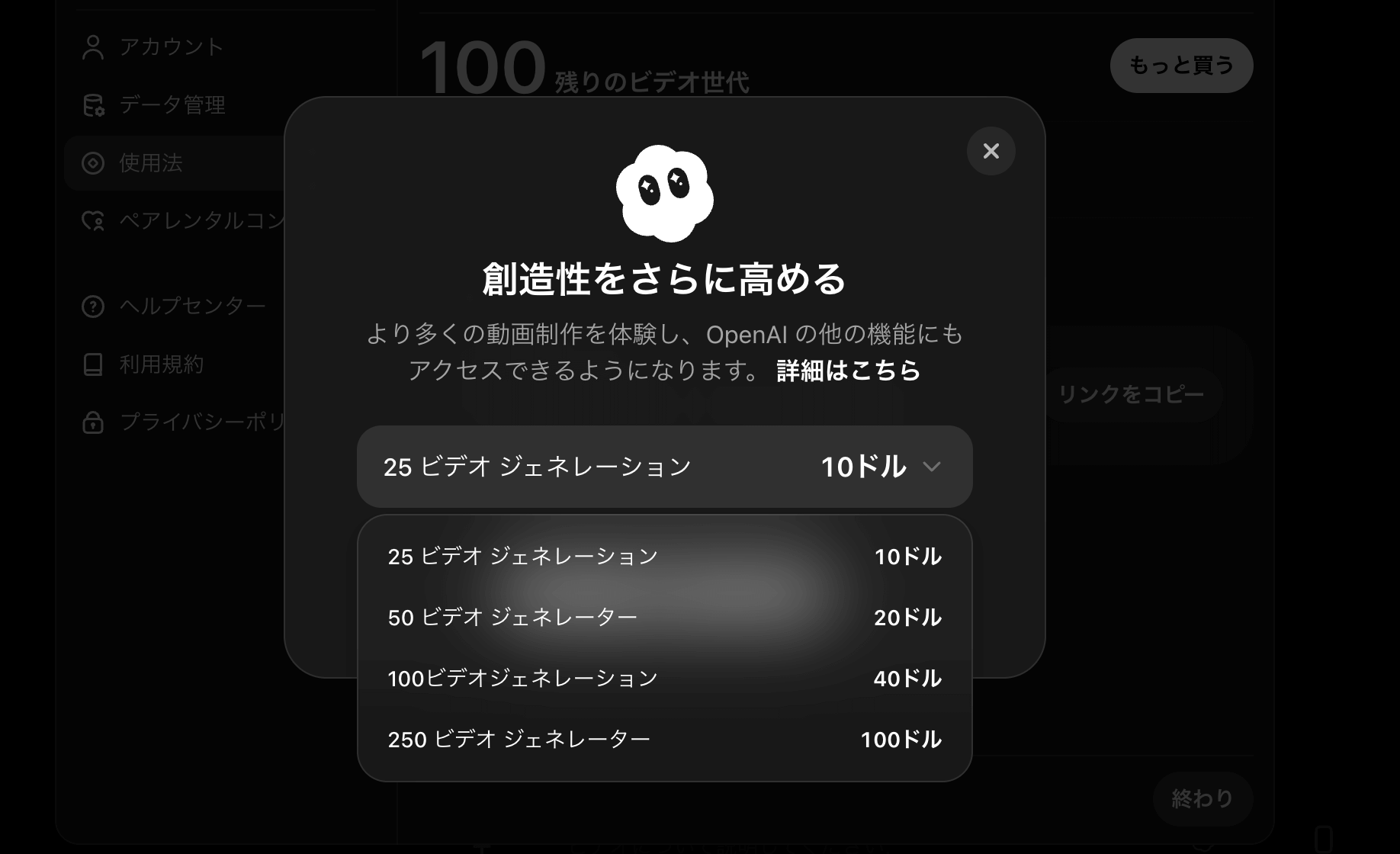Viewport: 1400px width, 854px height.
Task: Open ペアレンタルコントロール via its icon
Action: [x=93, y=220]
